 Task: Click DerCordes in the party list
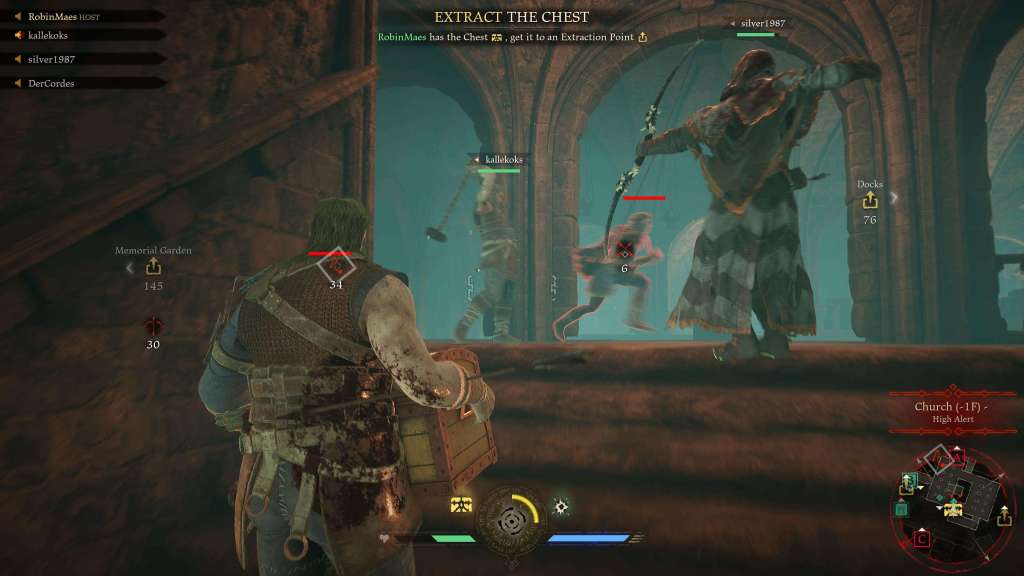click(51, 83)
